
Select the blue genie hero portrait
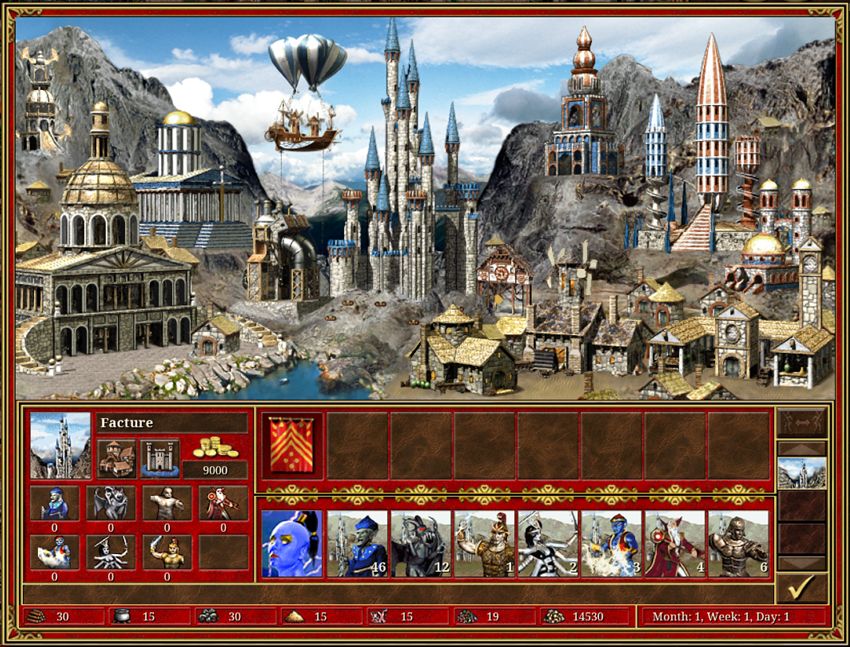point(291,544)
